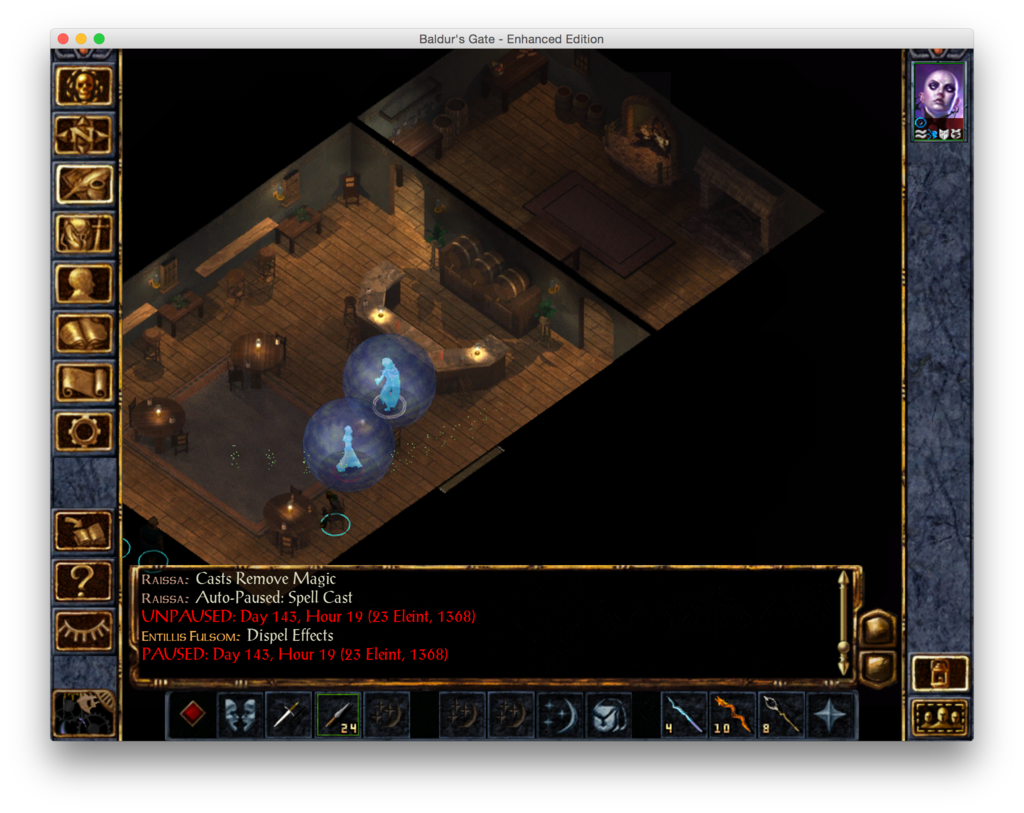This screenshot has height=813, width=1024.
Task: Open special abilities star button
Action: click(831, 715)
